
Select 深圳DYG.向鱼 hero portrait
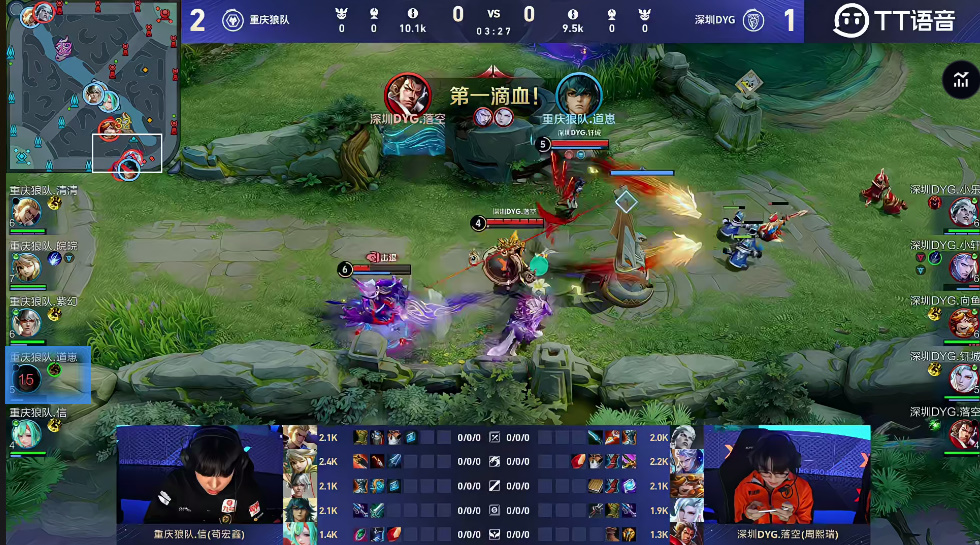click(x=961, y=322)
